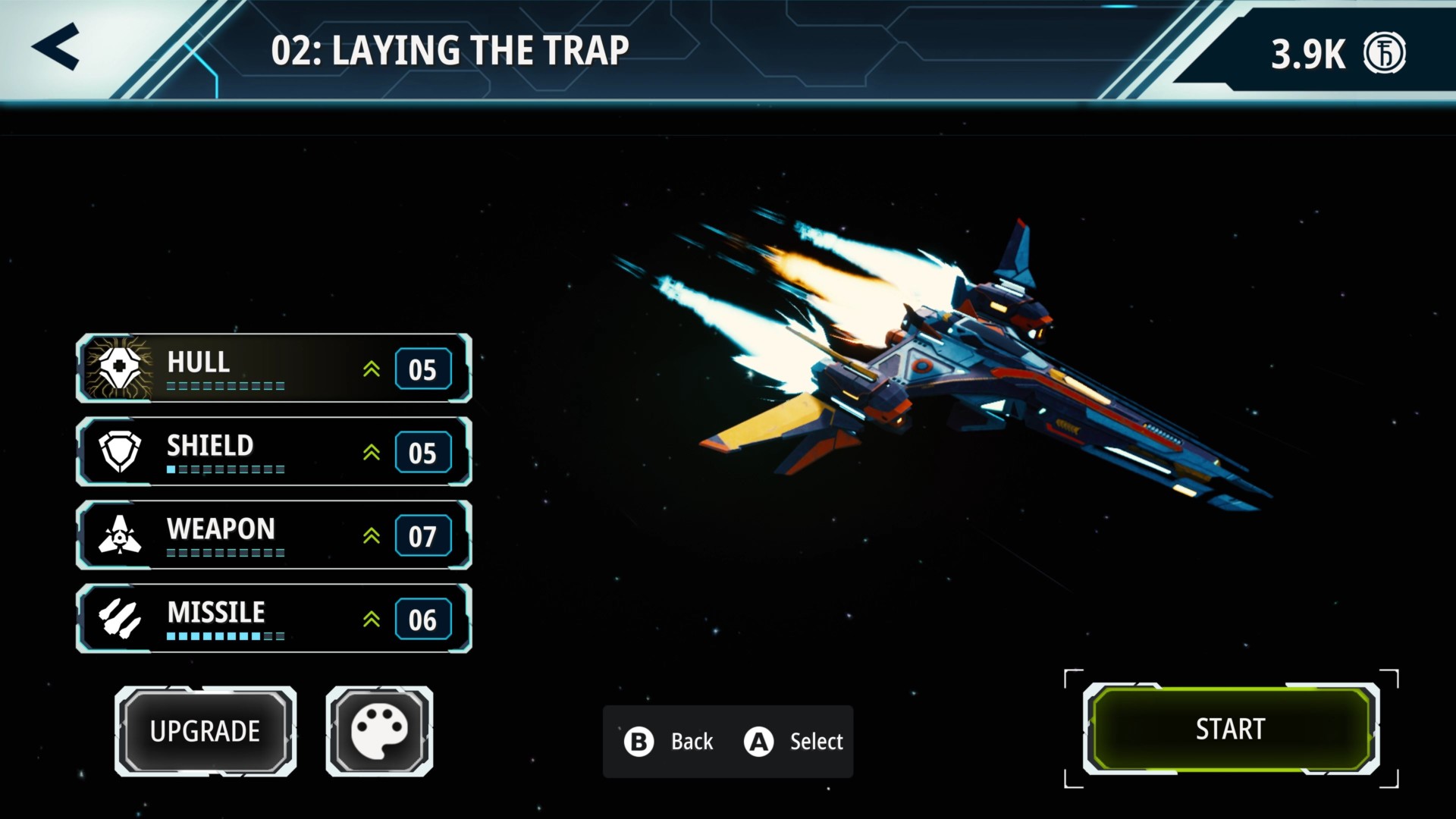Open the paint palette customization

(x=379, y=731)
